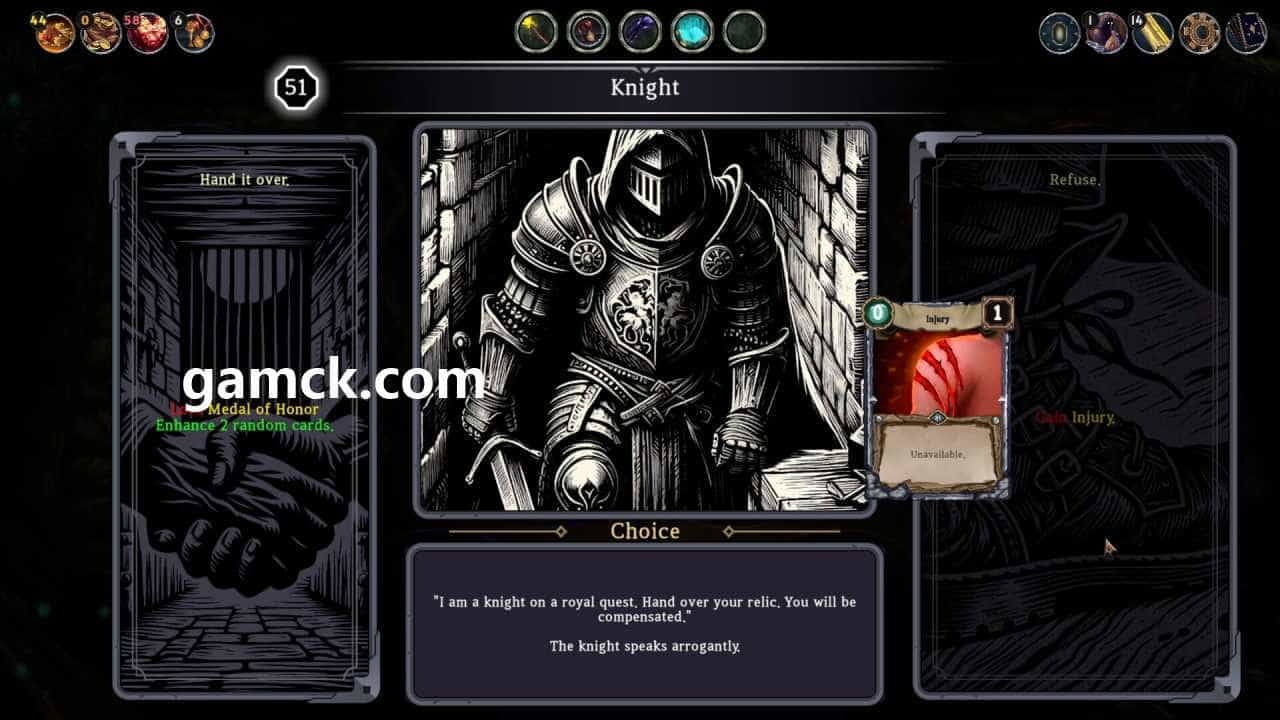This screenshot has width=1280, height=720.
Task: Inspect the Injury card preview
Action: coord(937,397)
